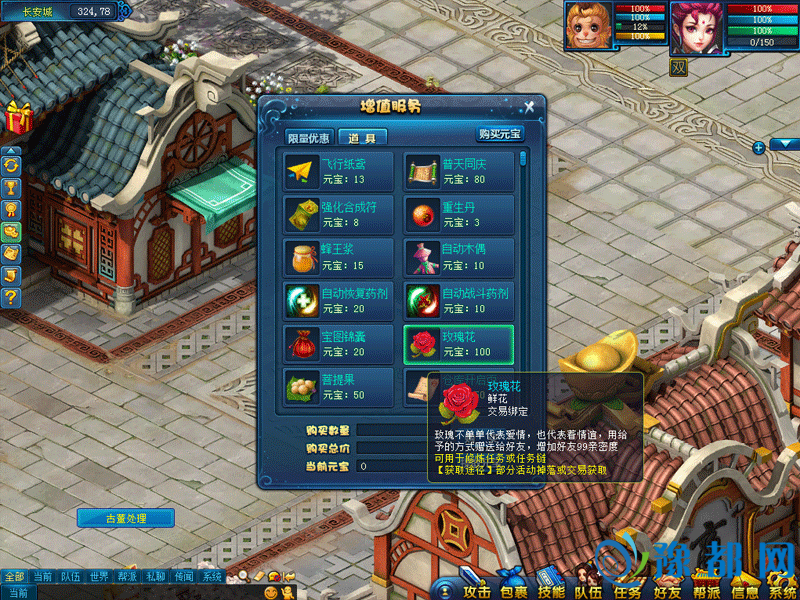
Task: Choose the 自动木偶 item
Action: [x=459, y=258]
